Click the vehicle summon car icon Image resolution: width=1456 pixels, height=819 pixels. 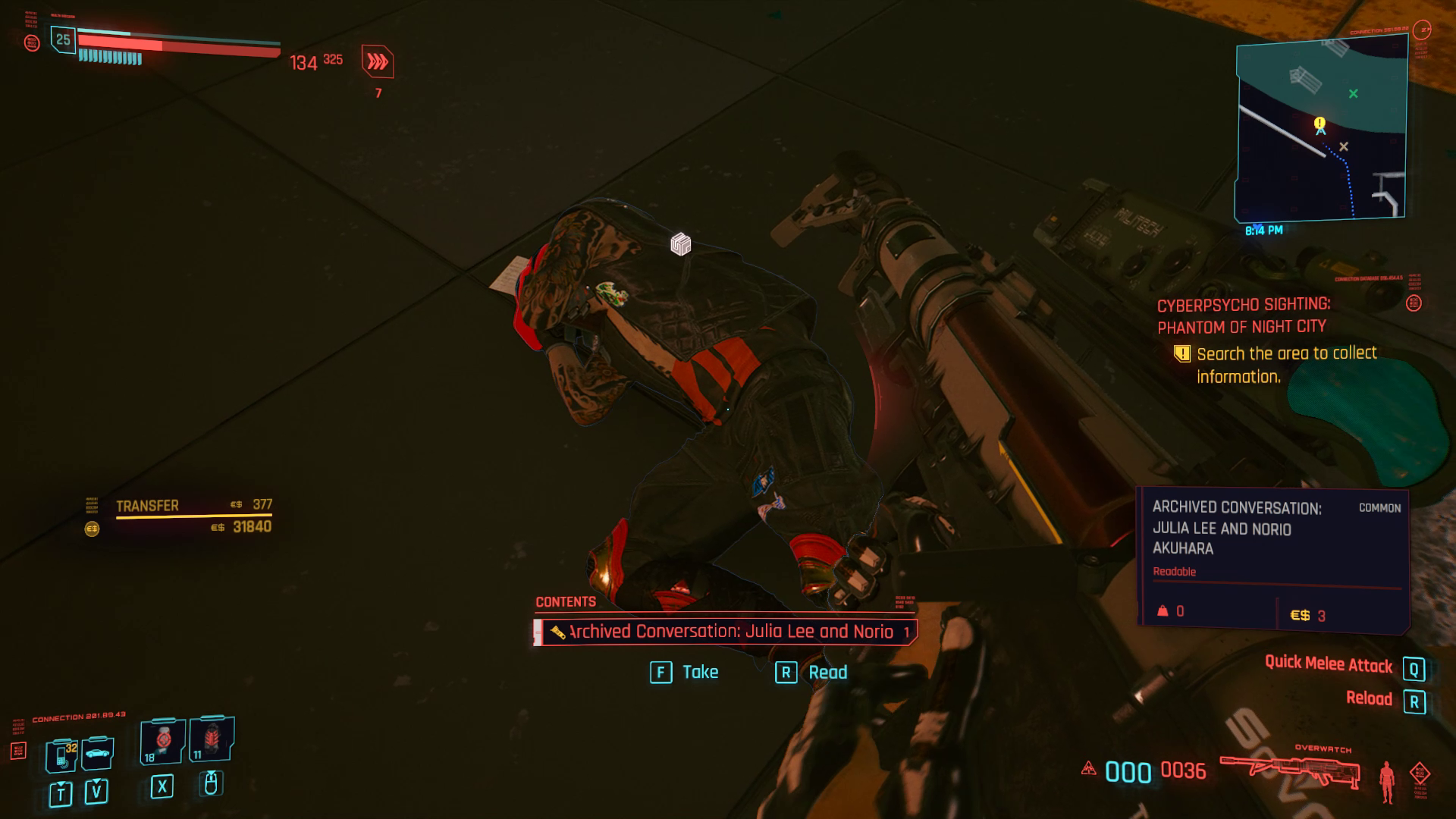96,755
